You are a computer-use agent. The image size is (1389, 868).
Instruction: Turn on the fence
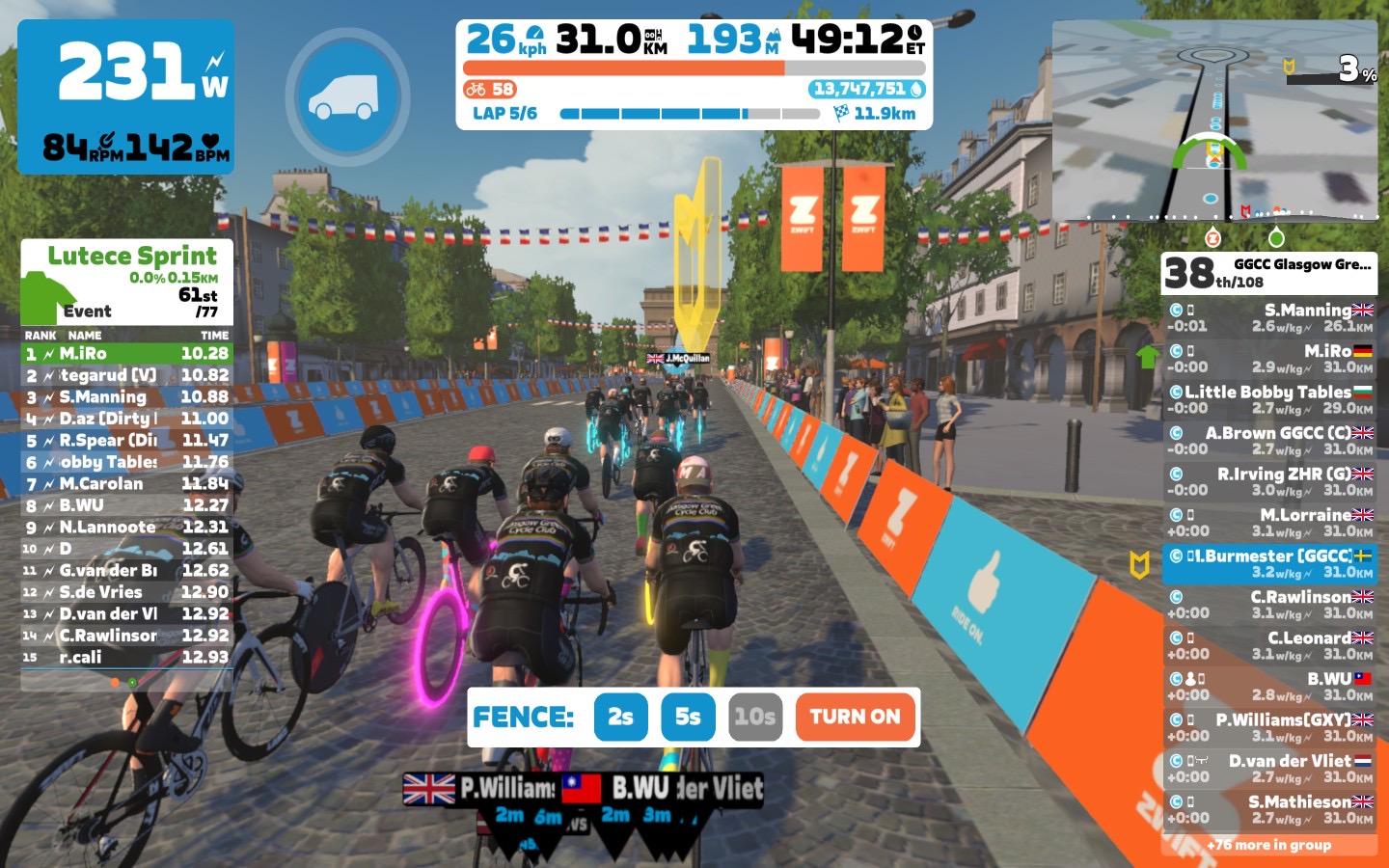(x=855, y=717)
